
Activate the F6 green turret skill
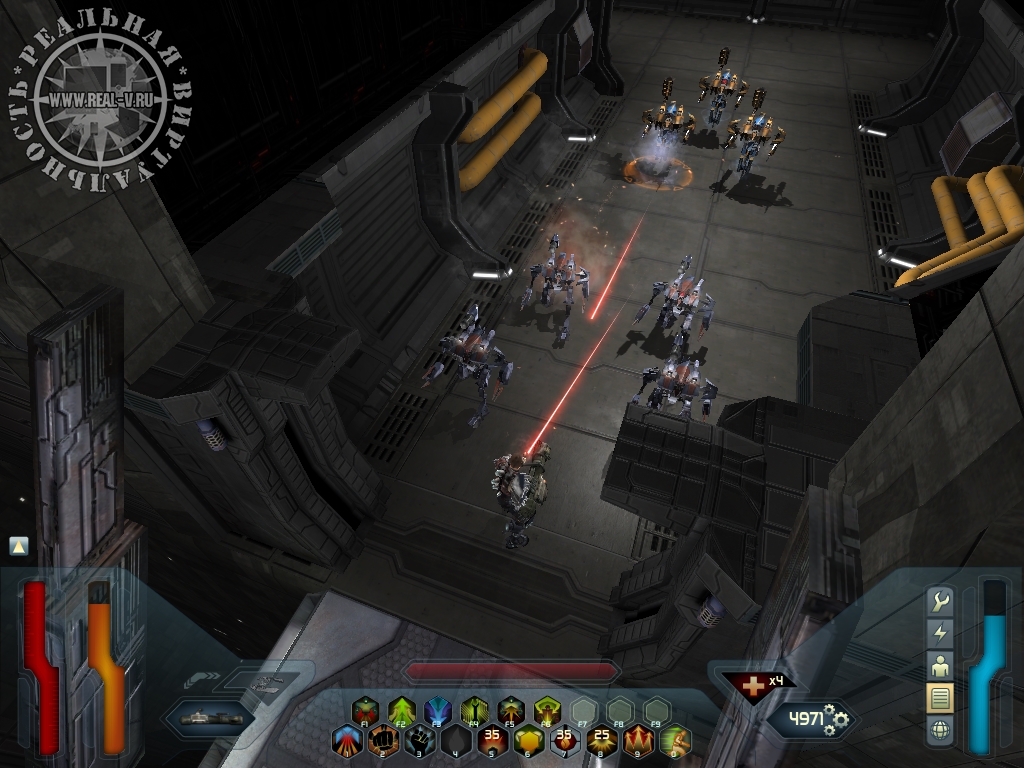tap(546, 712)
